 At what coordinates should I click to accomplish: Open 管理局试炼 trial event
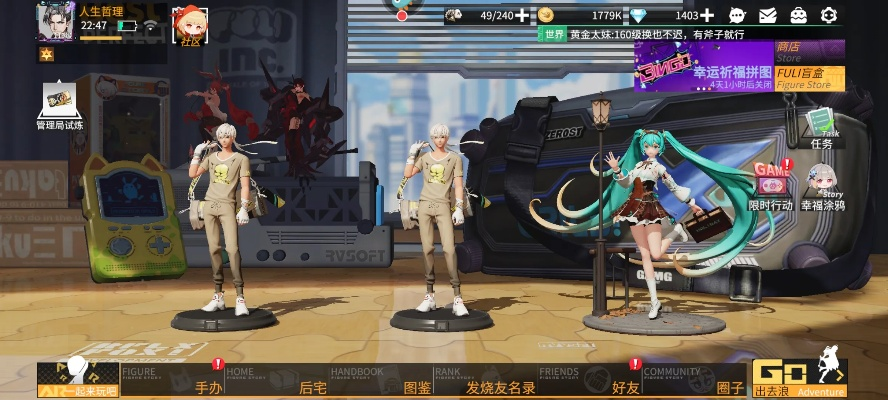[59, 105]
